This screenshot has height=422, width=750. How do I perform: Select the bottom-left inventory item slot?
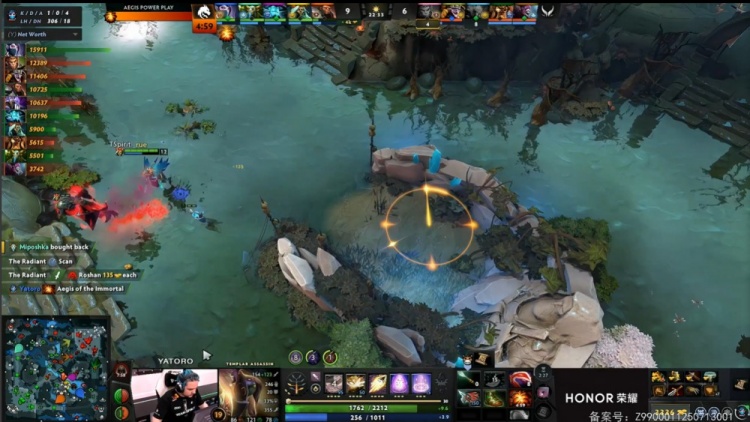(470, 398)
